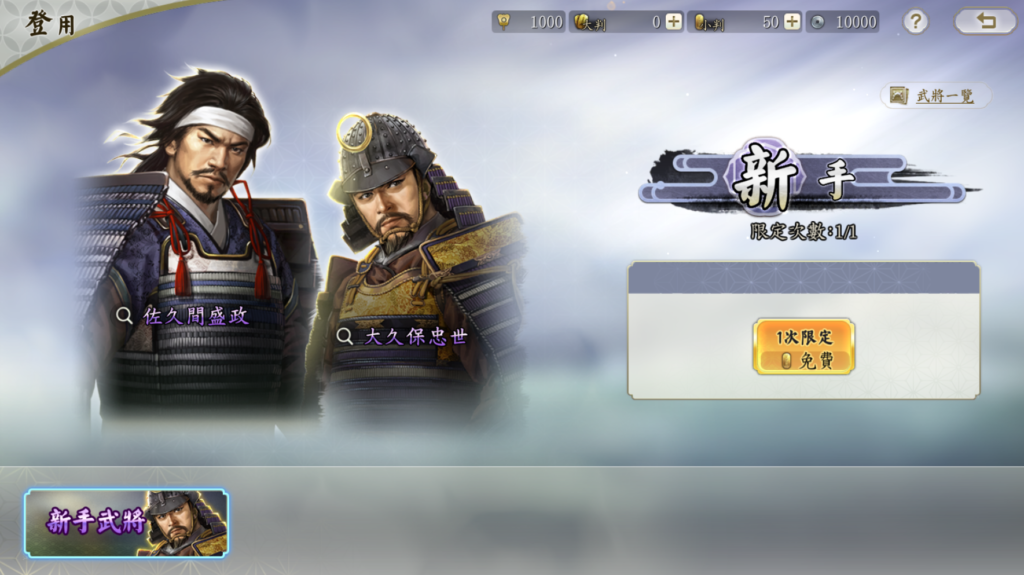
Task: Select the 新手武將 recruitment banner
Action: pos(126,522)
